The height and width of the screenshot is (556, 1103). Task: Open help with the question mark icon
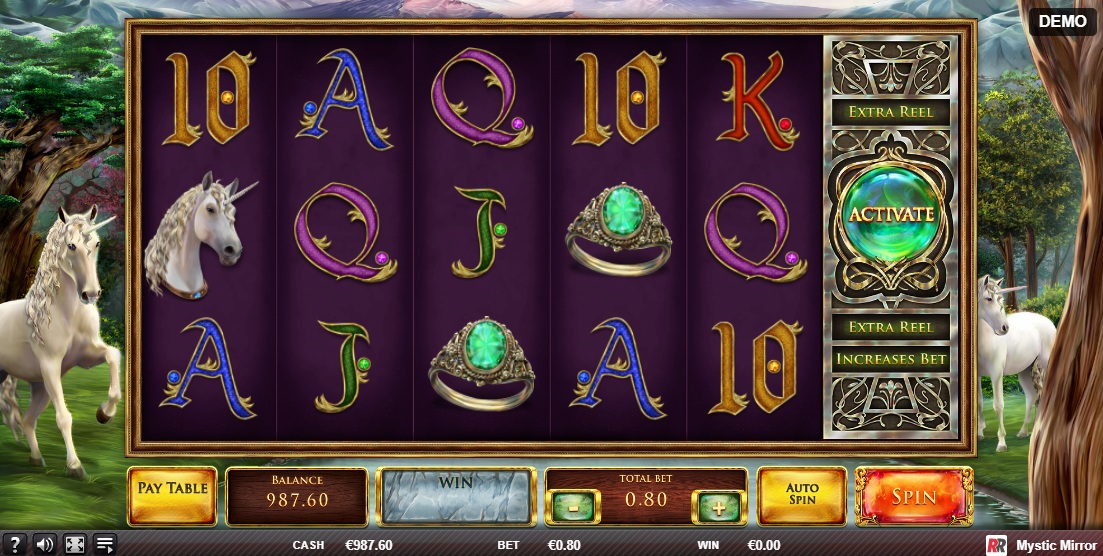point(14,545)
